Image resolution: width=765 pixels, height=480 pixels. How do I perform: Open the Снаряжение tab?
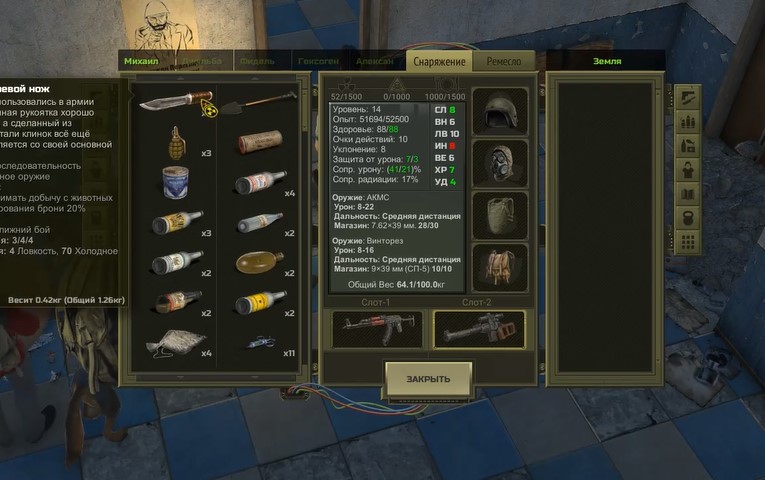[x=440, y=62]
